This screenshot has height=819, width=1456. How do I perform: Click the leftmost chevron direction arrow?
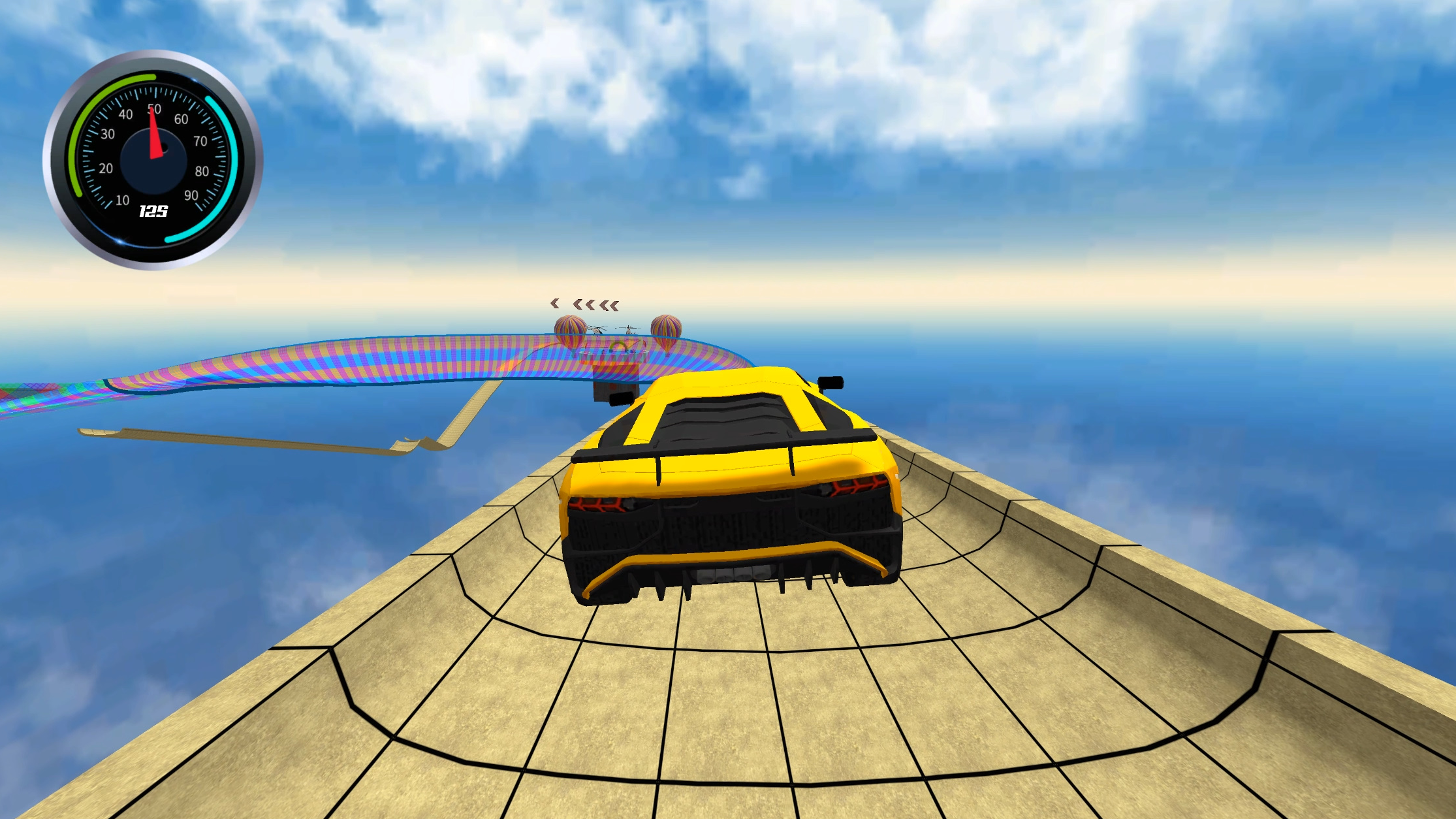pyautogui.click(x=554, y=304)
